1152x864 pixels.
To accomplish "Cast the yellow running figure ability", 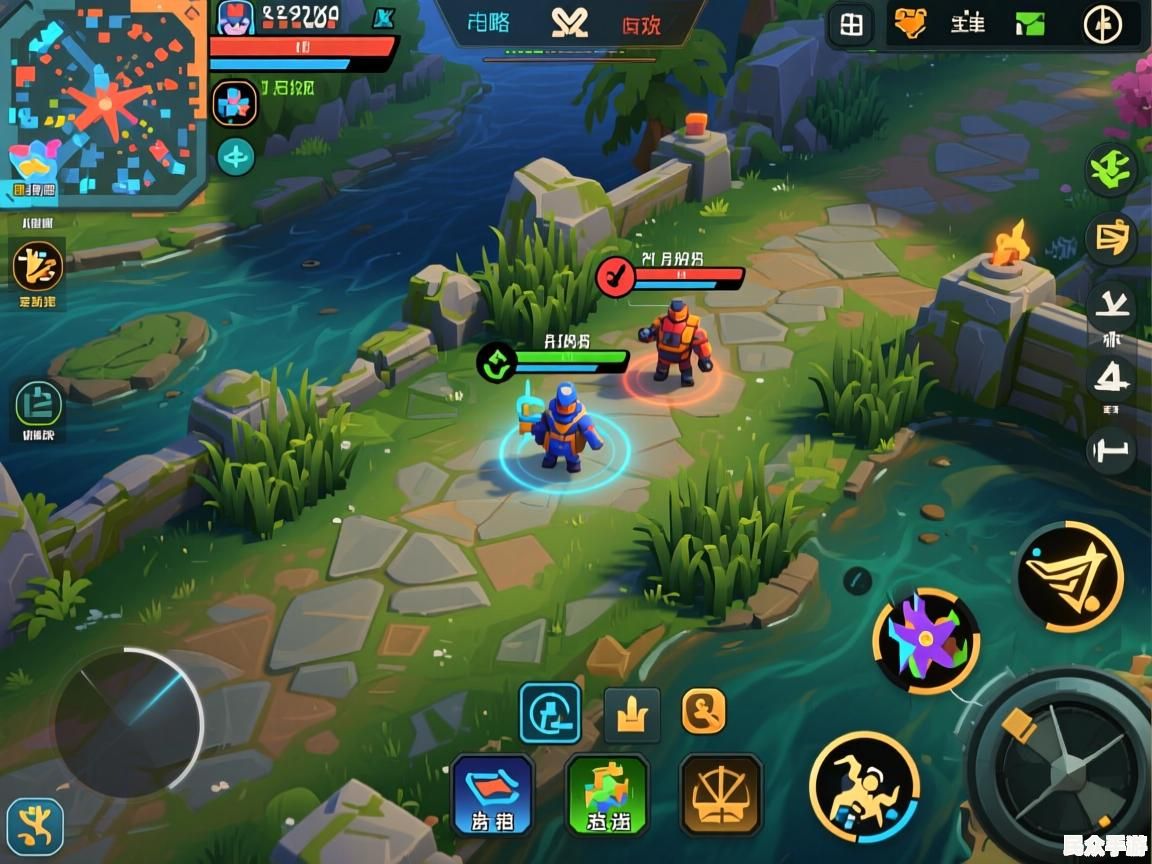I will 864,786.
